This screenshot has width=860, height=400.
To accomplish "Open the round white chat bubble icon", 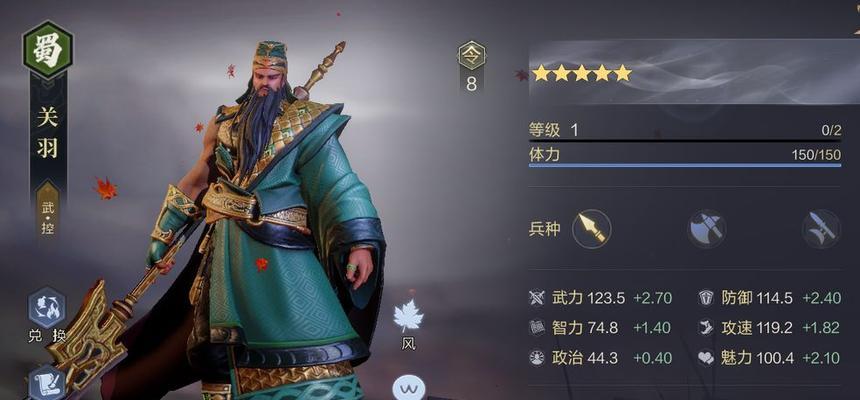I will click(x=408, y=387).
